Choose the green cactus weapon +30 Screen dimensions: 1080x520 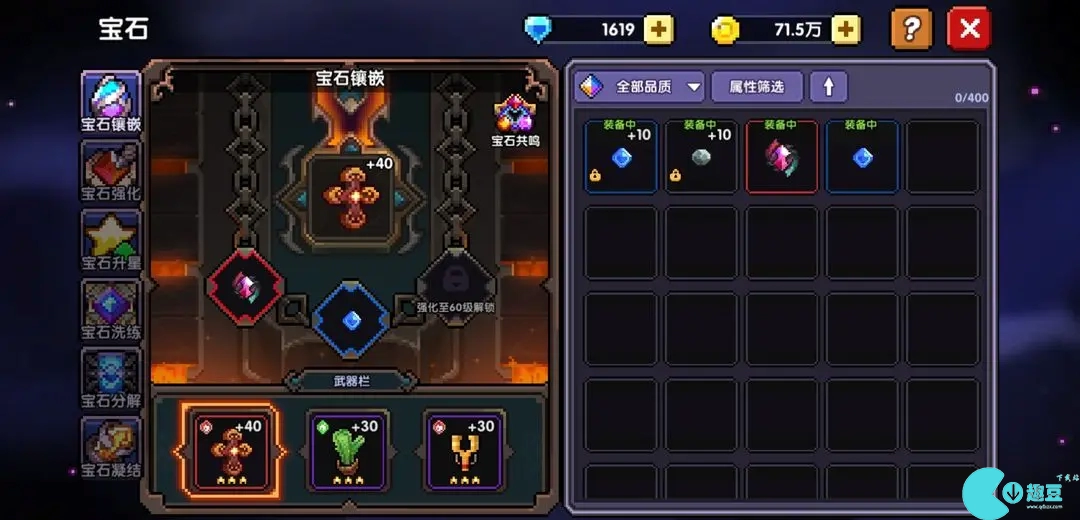tap(347, 450)
